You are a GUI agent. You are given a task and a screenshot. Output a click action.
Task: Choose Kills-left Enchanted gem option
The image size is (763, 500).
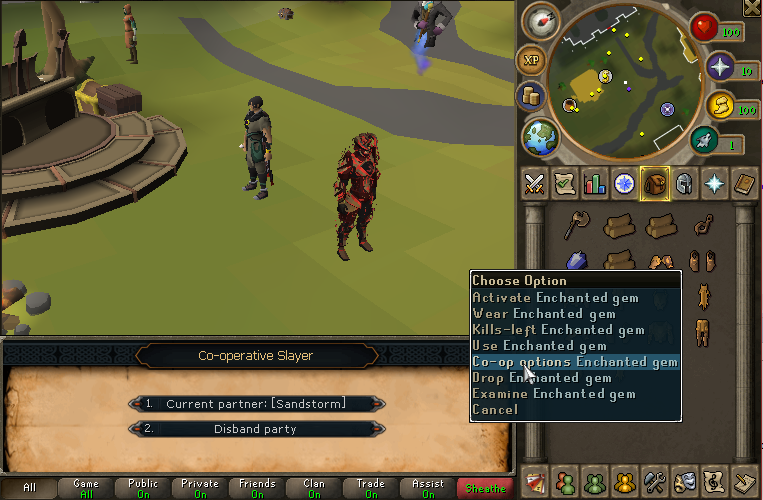click(557, 329)
